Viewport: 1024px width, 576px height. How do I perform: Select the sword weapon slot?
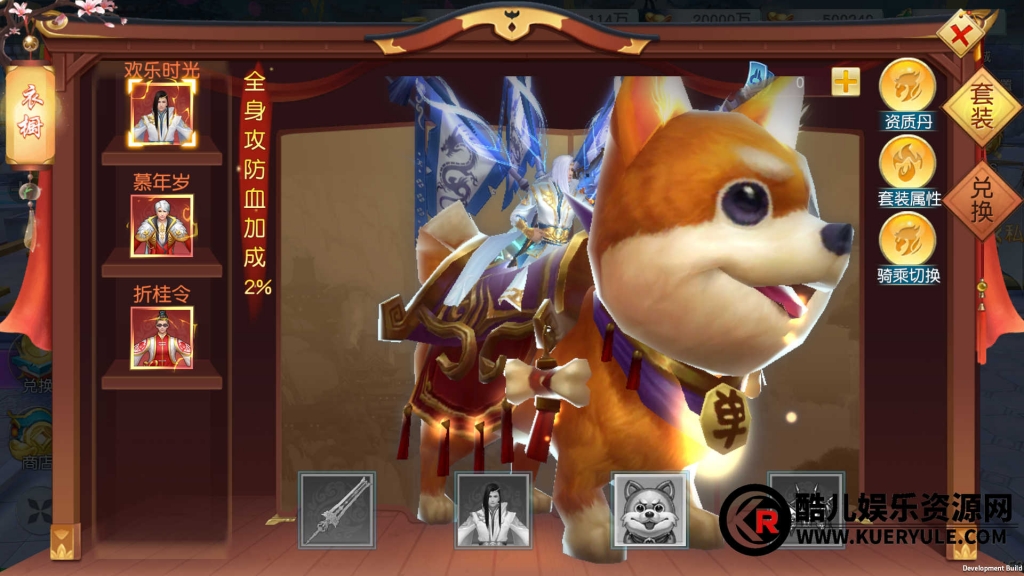click(x=337, y=510)
